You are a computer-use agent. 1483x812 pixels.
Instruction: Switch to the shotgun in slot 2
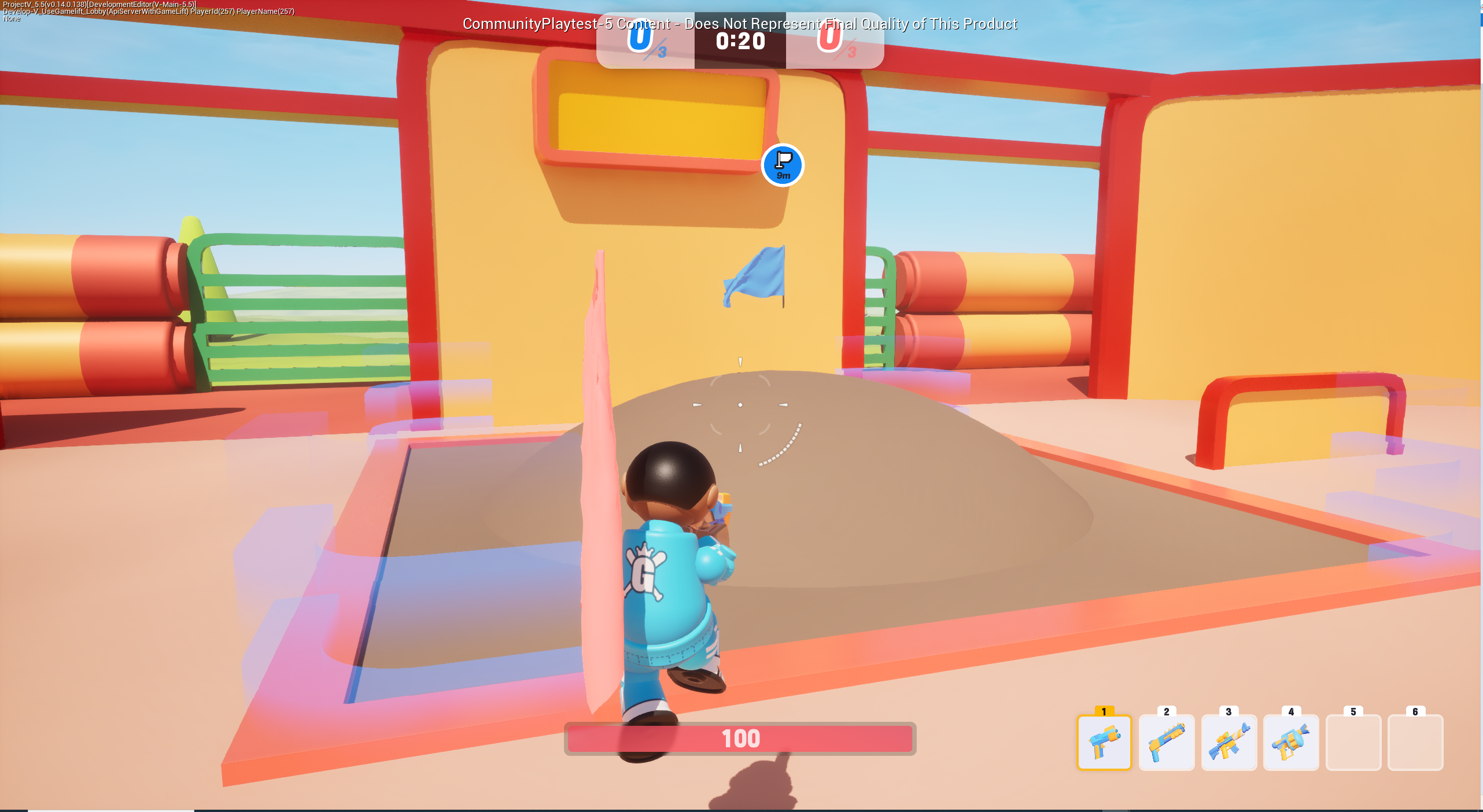[1166, 743]
